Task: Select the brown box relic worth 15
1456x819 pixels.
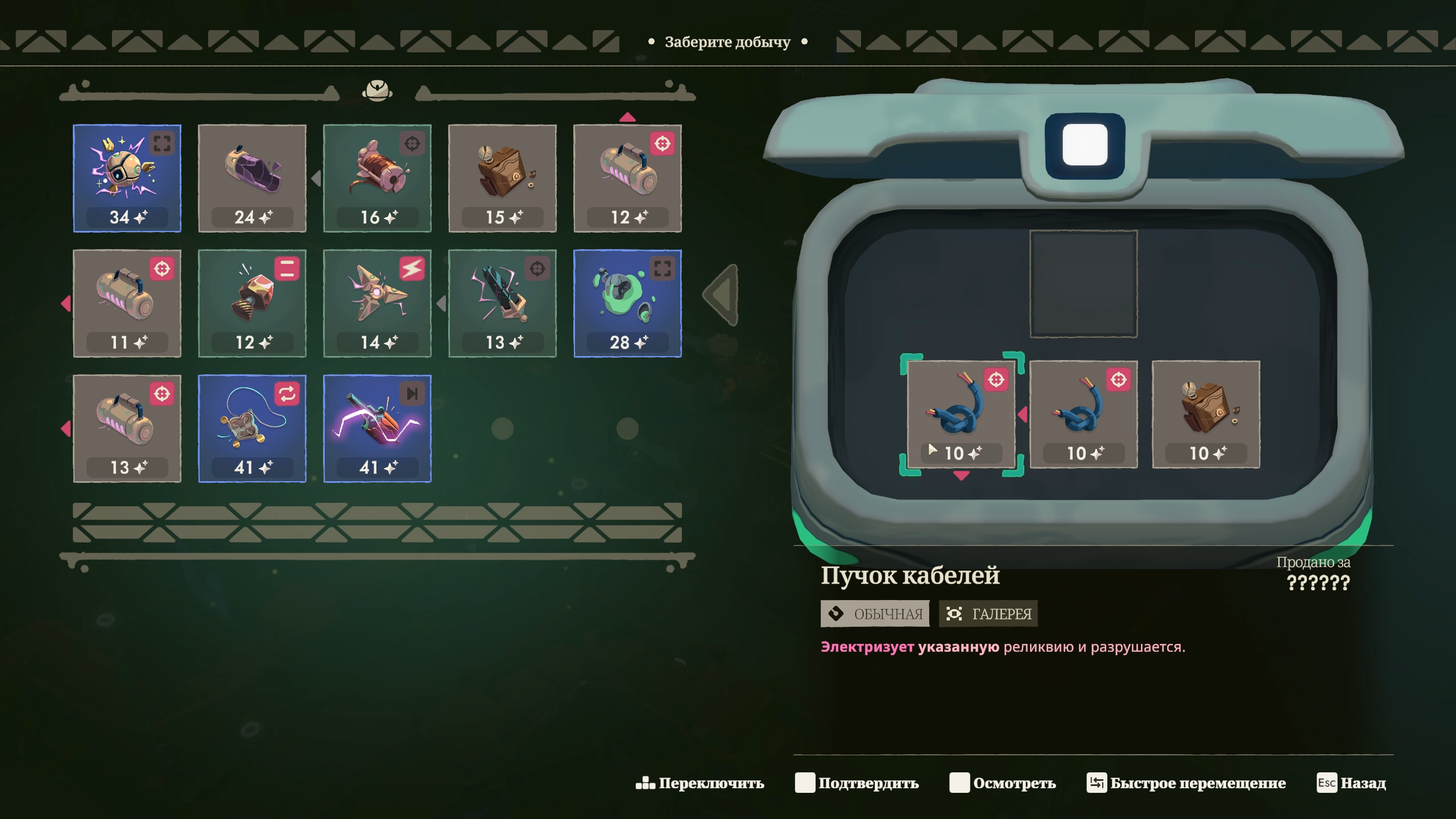Action: tap(502, 178)
